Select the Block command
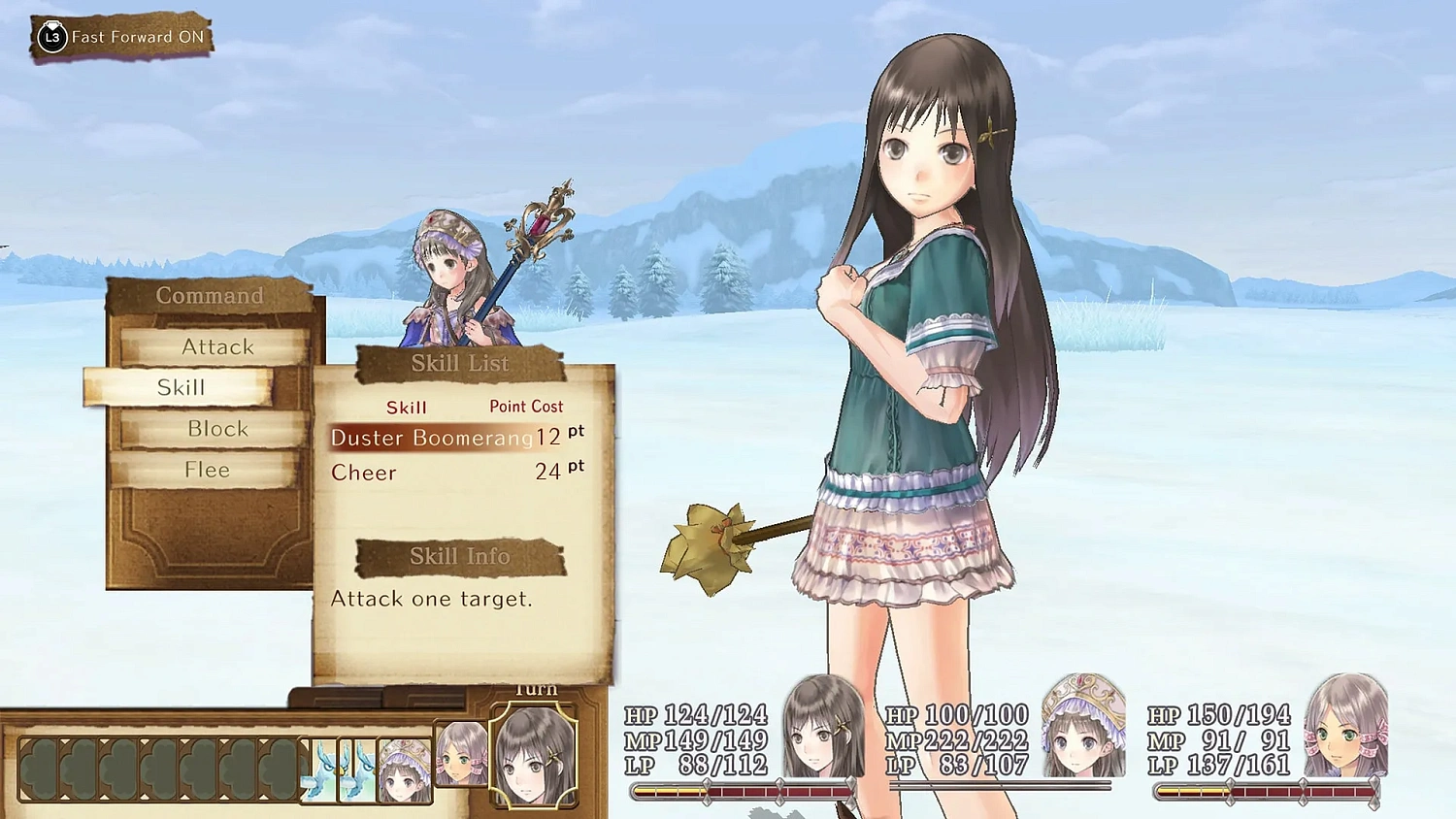1456x819 pixels. tap(215, 428)
